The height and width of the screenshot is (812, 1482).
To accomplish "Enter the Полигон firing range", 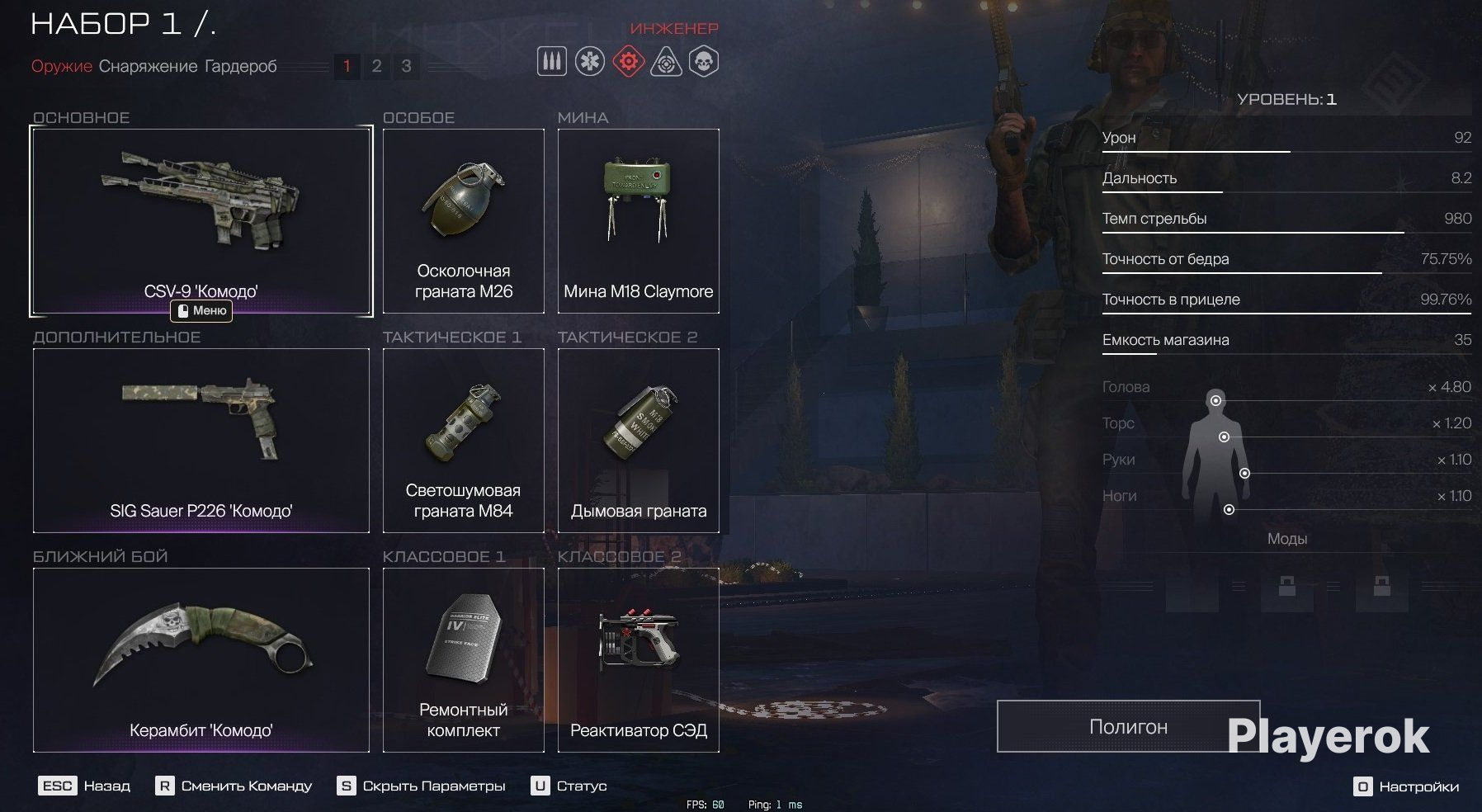I will [x=1128, y=726].
